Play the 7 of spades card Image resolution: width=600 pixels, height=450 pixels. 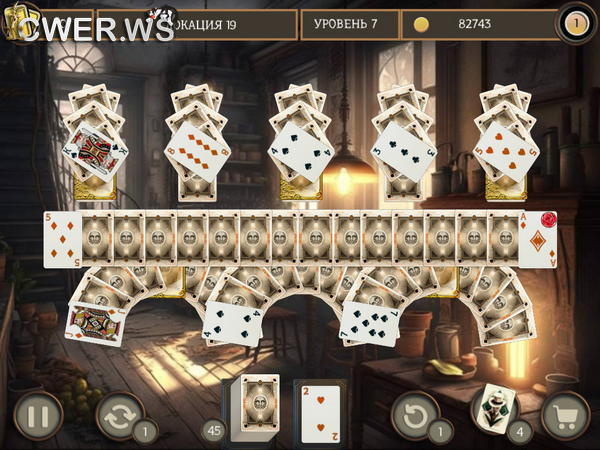click(369, 323)
